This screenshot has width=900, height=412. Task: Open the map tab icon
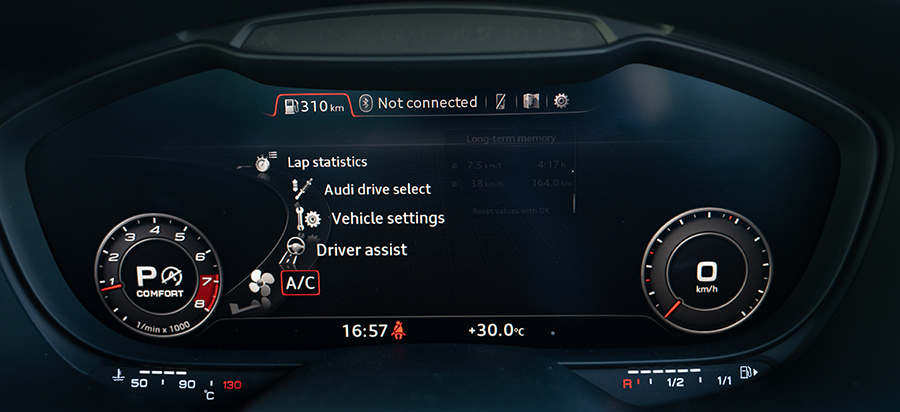tap(531, 102)
